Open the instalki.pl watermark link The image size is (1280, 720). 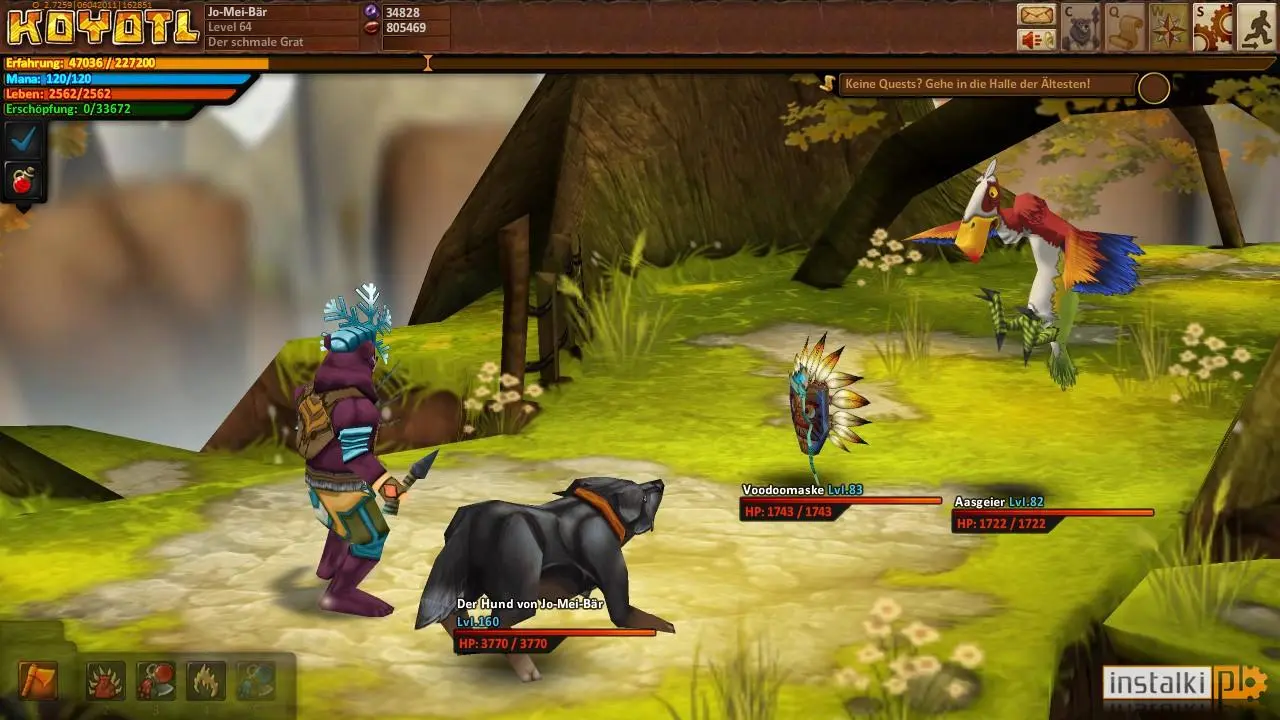click(1185, 684)
